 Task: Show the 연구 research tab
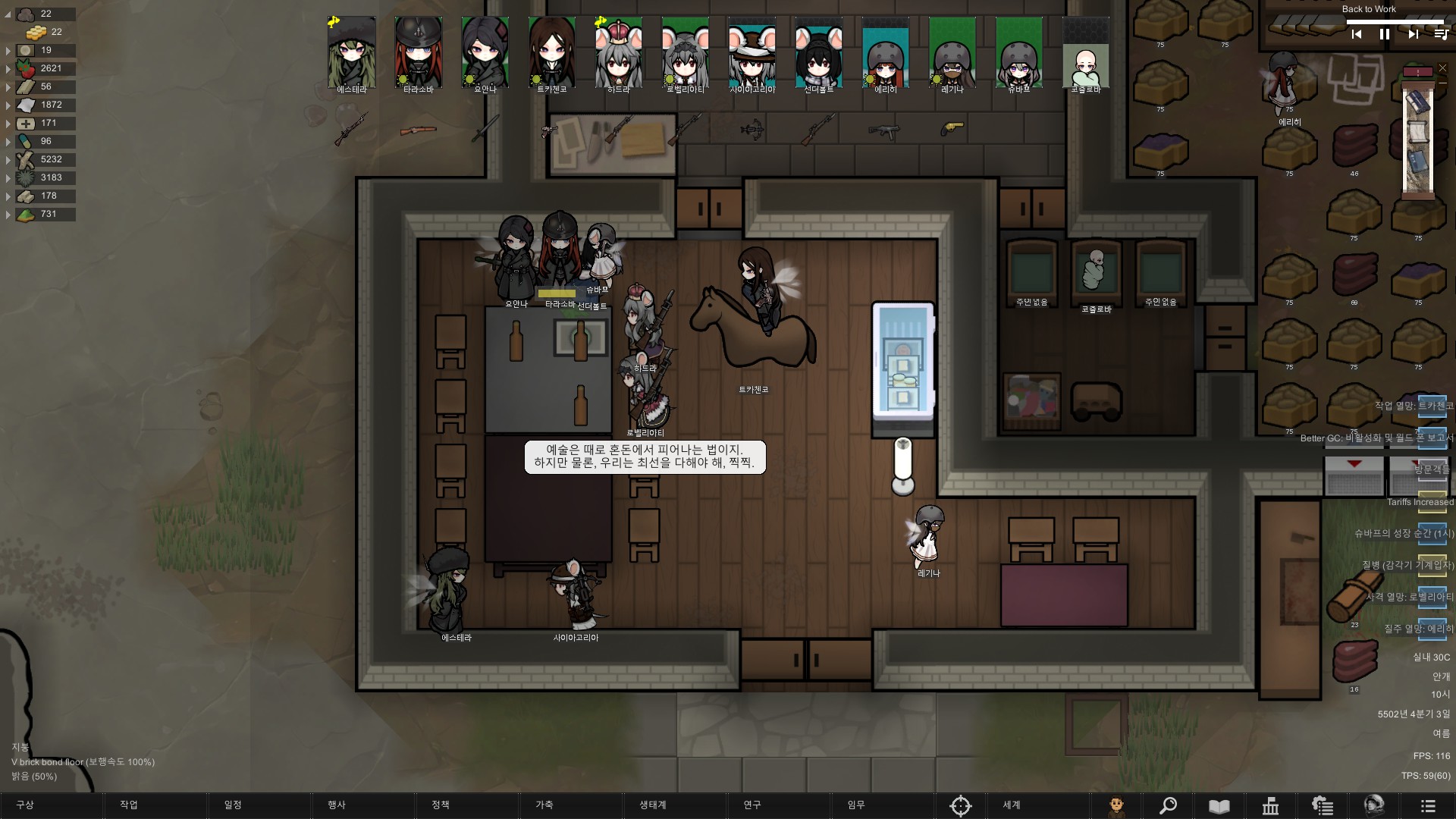[x=752, y=805]
